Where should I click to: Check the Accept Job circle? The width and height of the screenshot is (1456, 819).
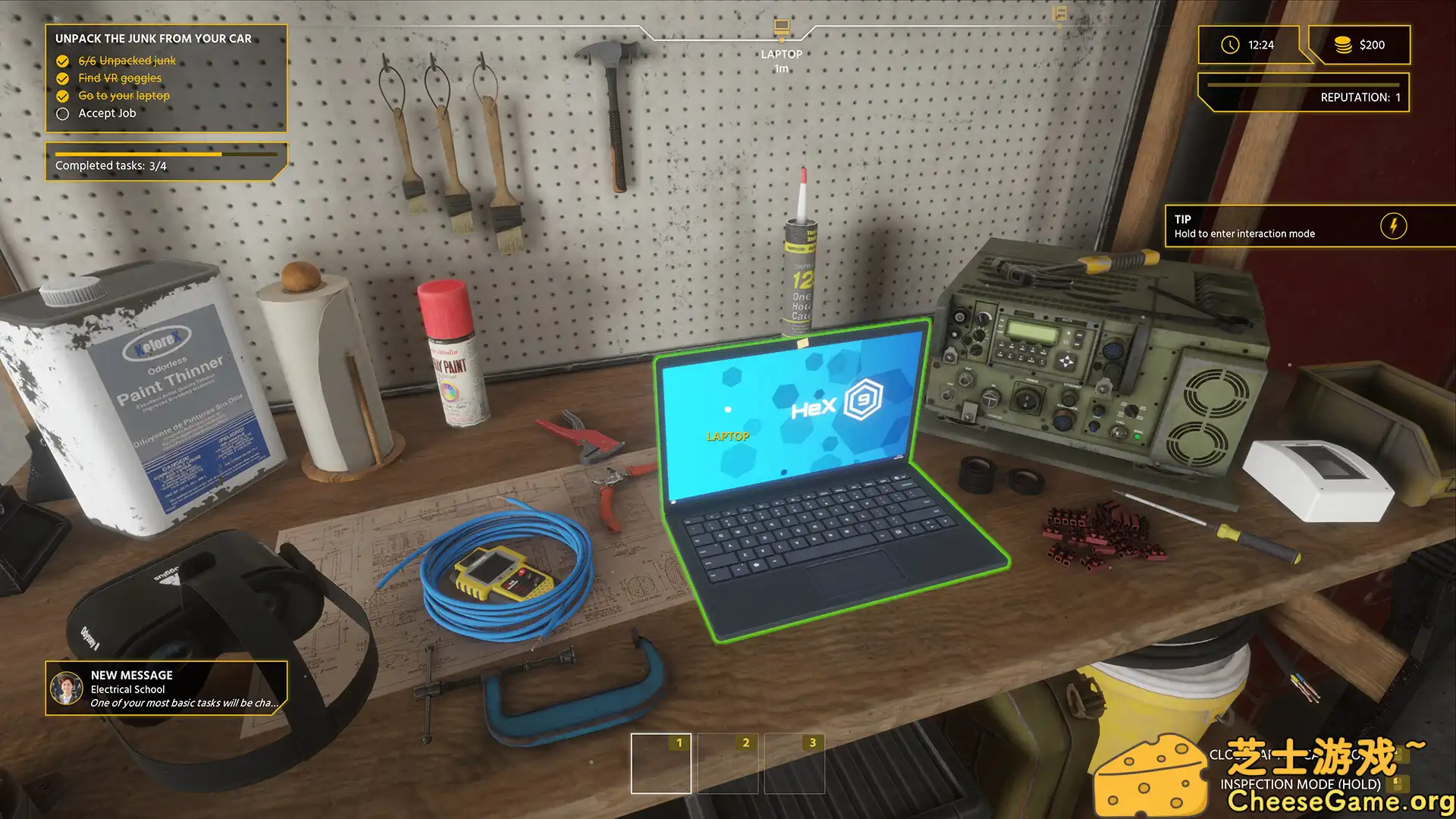point(62,113)
